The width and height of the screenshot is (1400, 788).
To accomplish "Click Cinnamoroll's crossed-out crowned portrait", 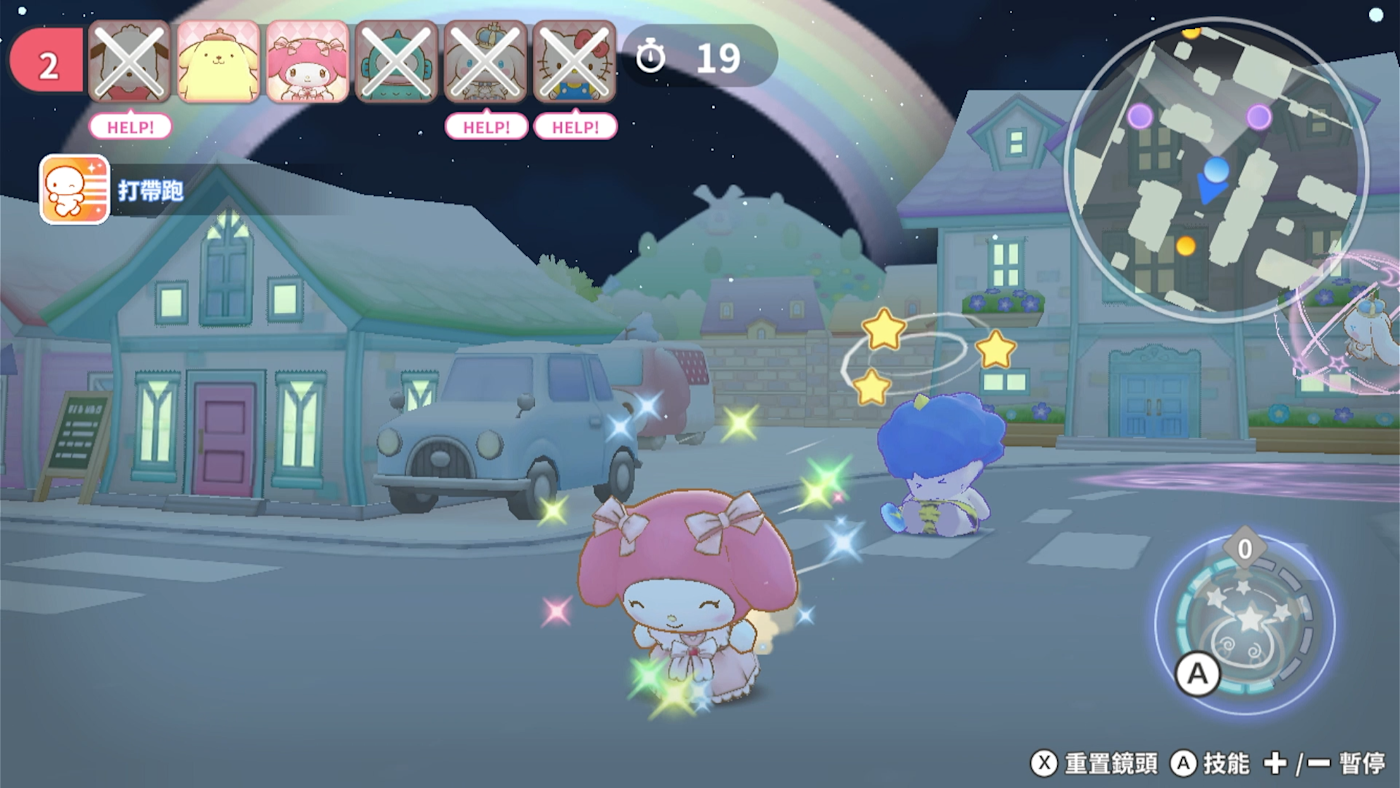I will coord(486,62).
